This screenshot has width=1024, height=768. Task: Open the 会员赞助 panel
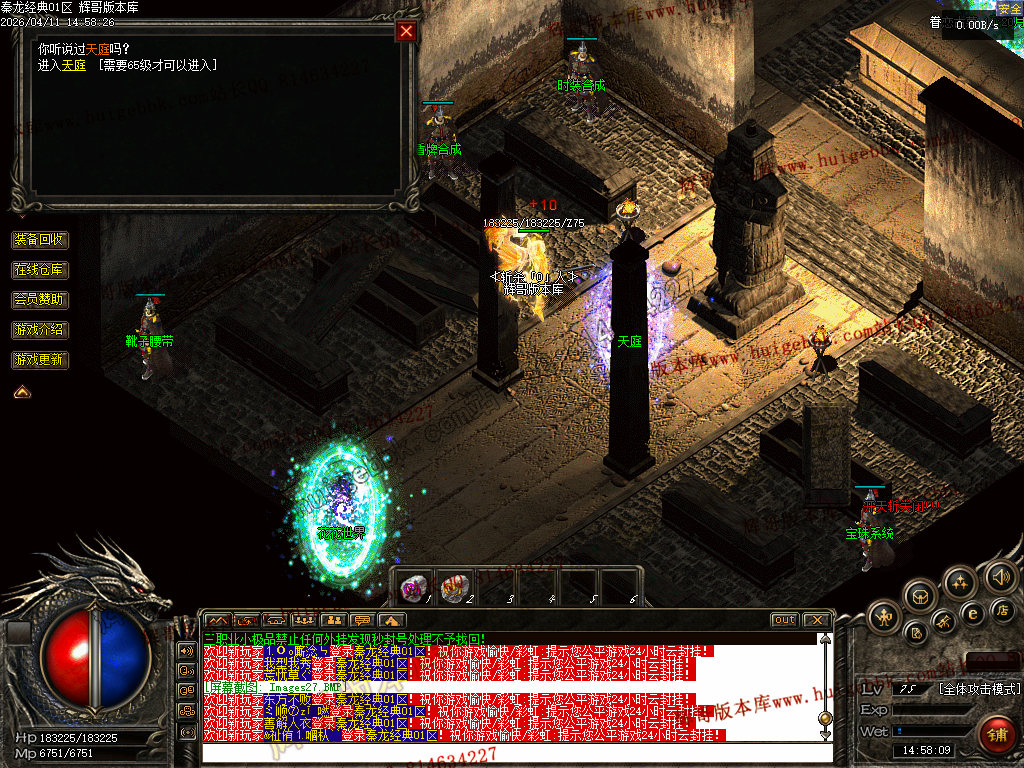(40, 299)
